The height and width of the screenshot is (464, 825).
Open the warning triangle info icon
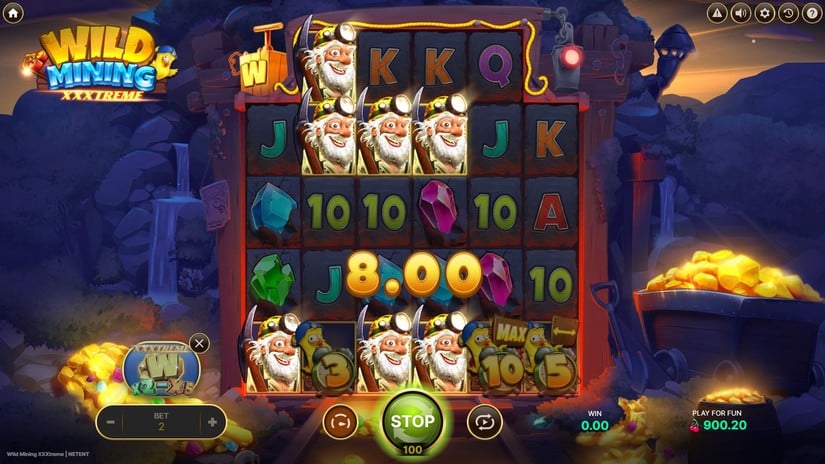[x=717, y=13]
